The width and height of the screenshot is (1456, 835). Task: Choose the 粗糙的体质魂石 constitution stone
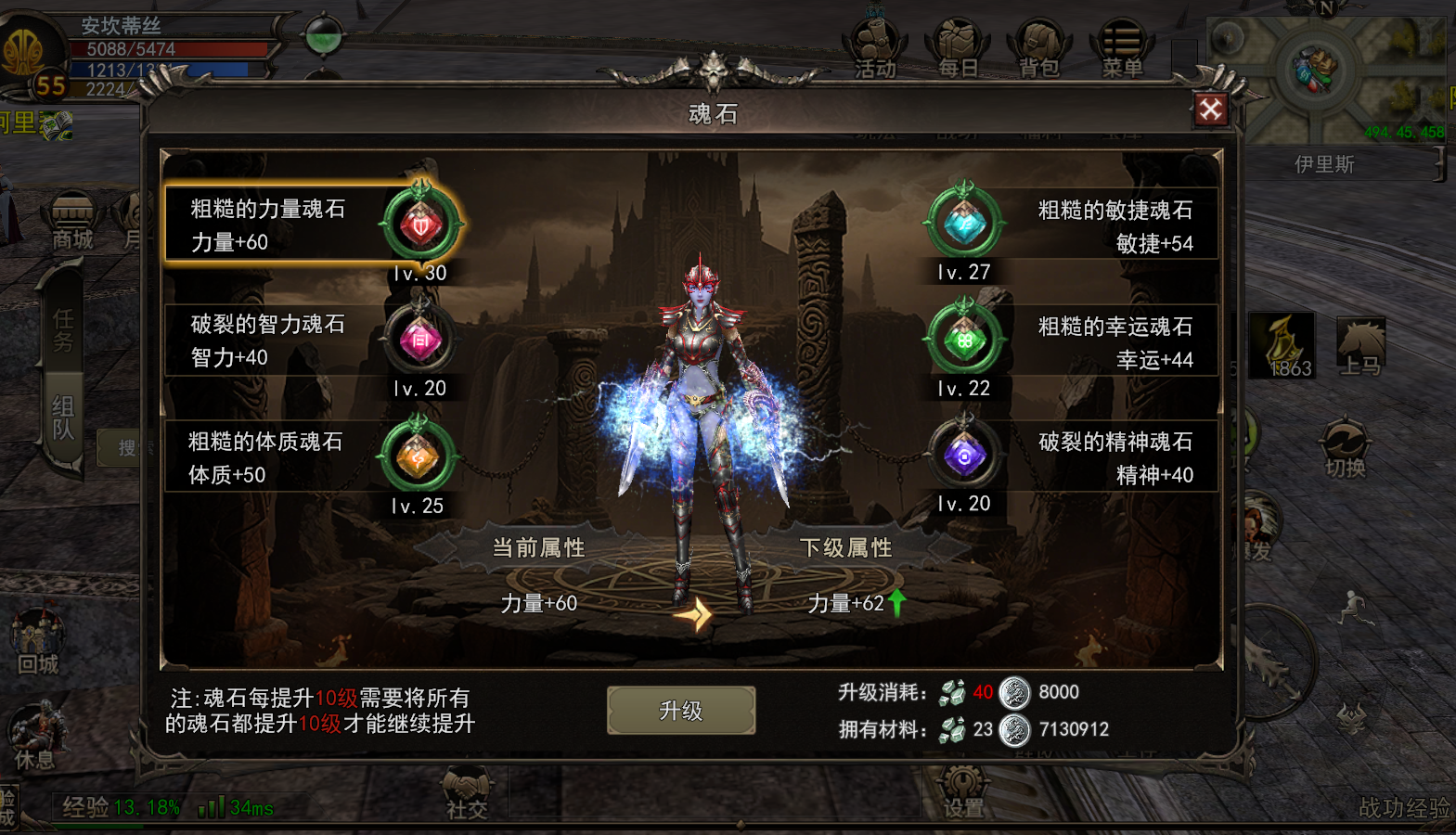(312, 457)
